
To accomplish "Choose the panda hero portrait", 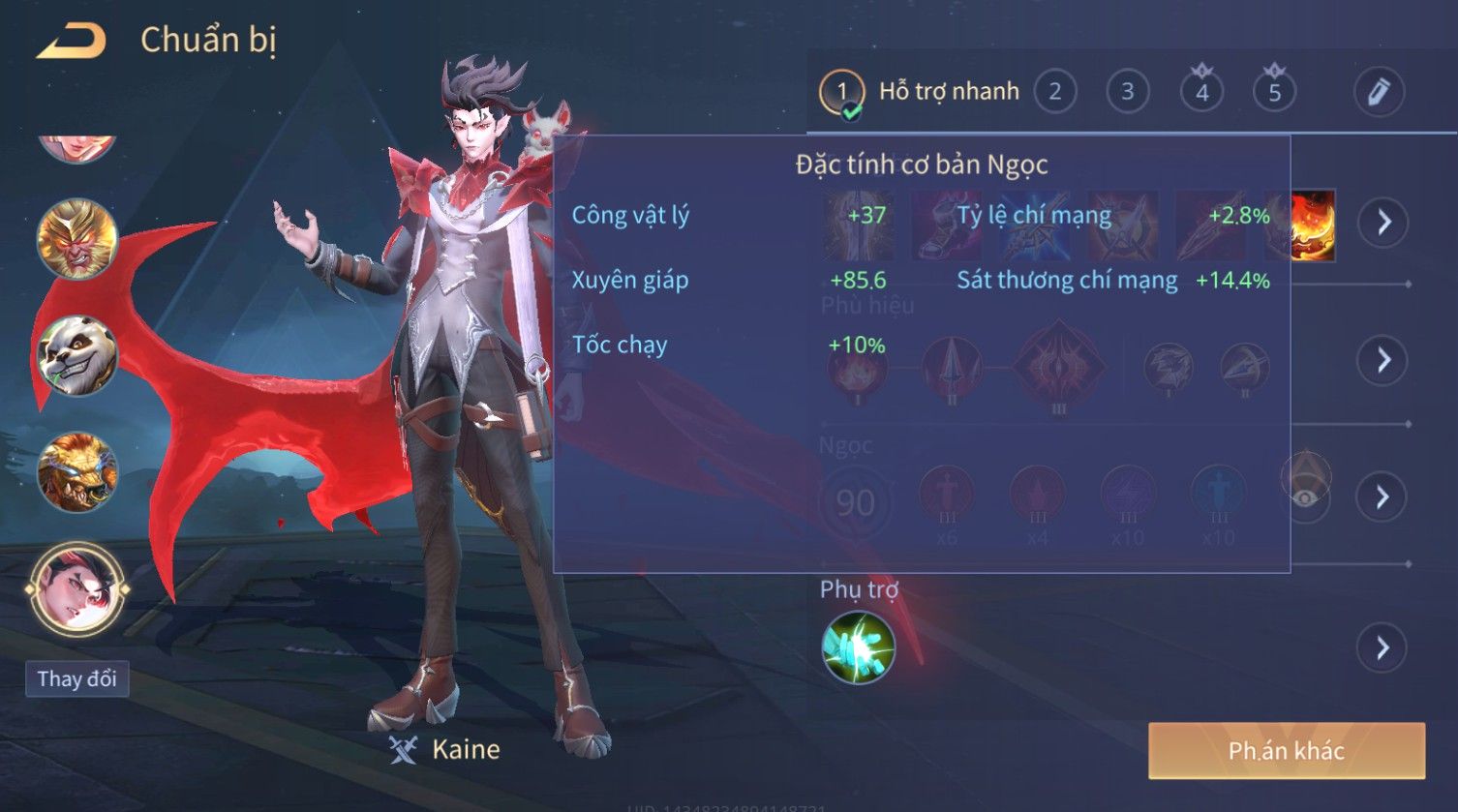I will 77,355.
